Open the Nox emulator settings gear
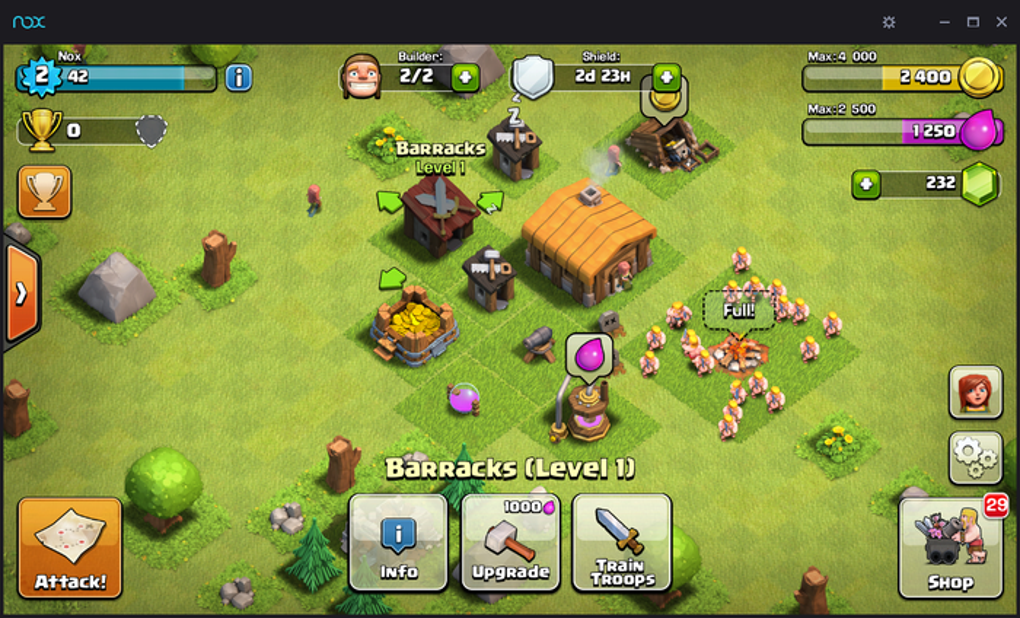 889,22
